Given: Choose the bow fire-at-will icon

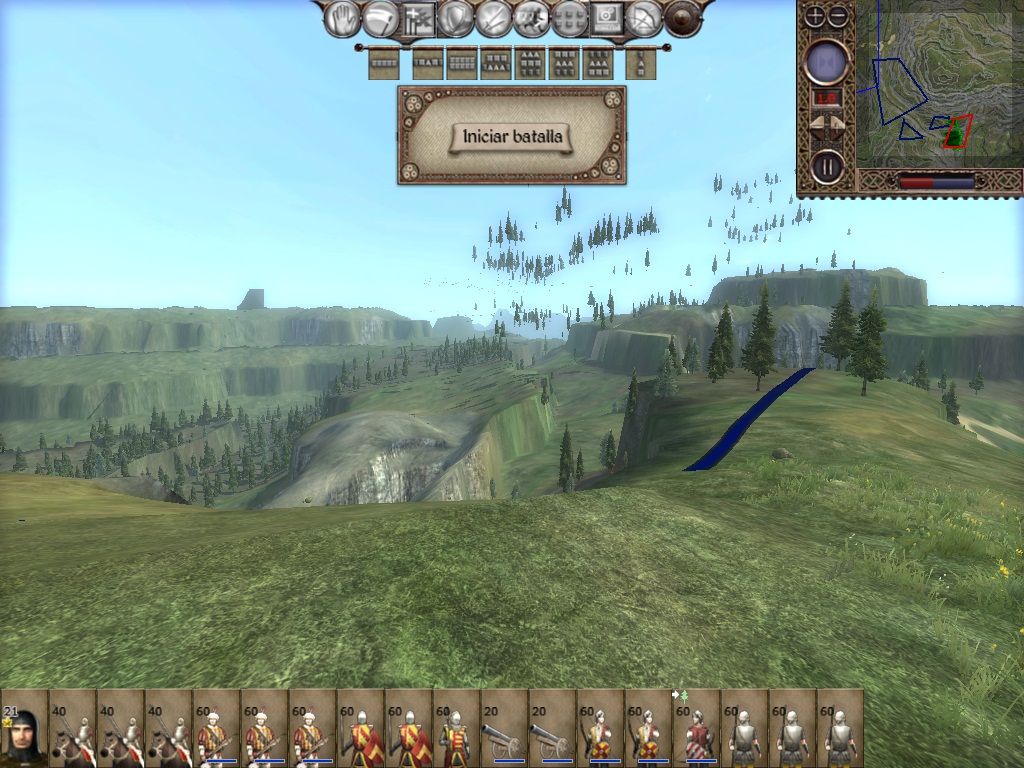Looking at the screenshot, I should (645, 18).
